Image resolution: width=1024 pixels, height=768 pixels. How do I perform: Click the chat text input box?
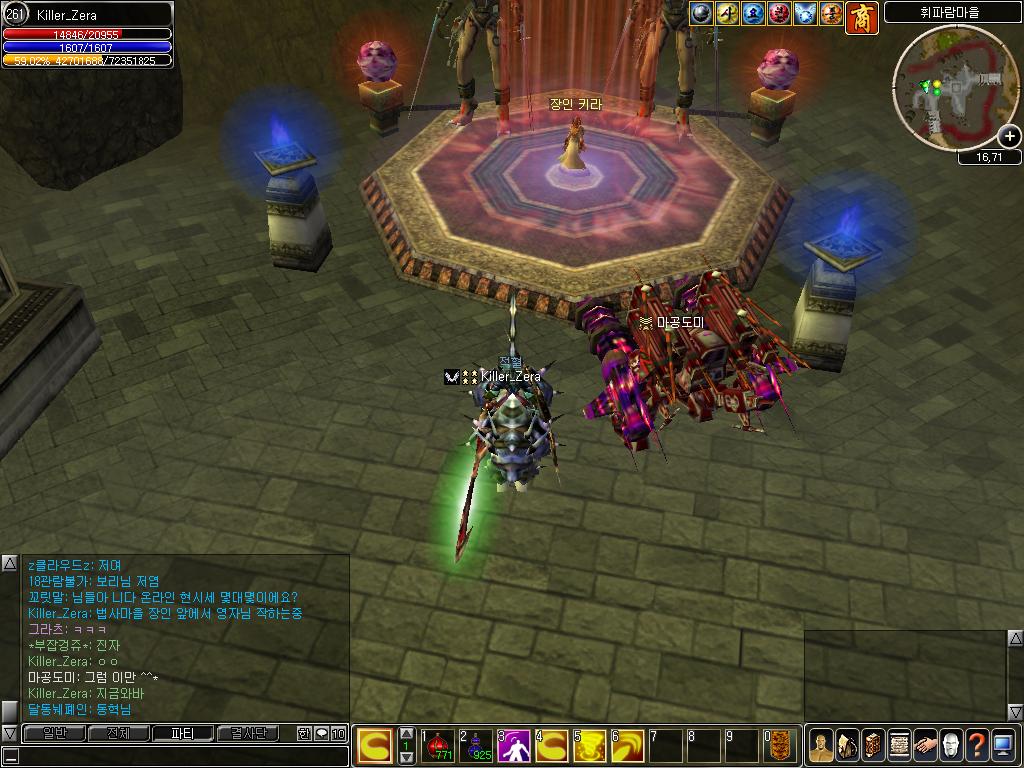(x=175, y=755)
